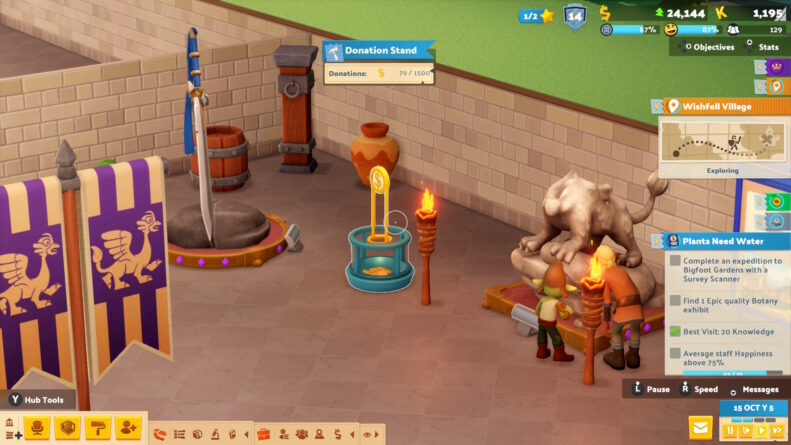Image resolution: width=791 pixels, height=445 pixels.
Task: Click the Donation Stand info header
Action: coord(380,50)
